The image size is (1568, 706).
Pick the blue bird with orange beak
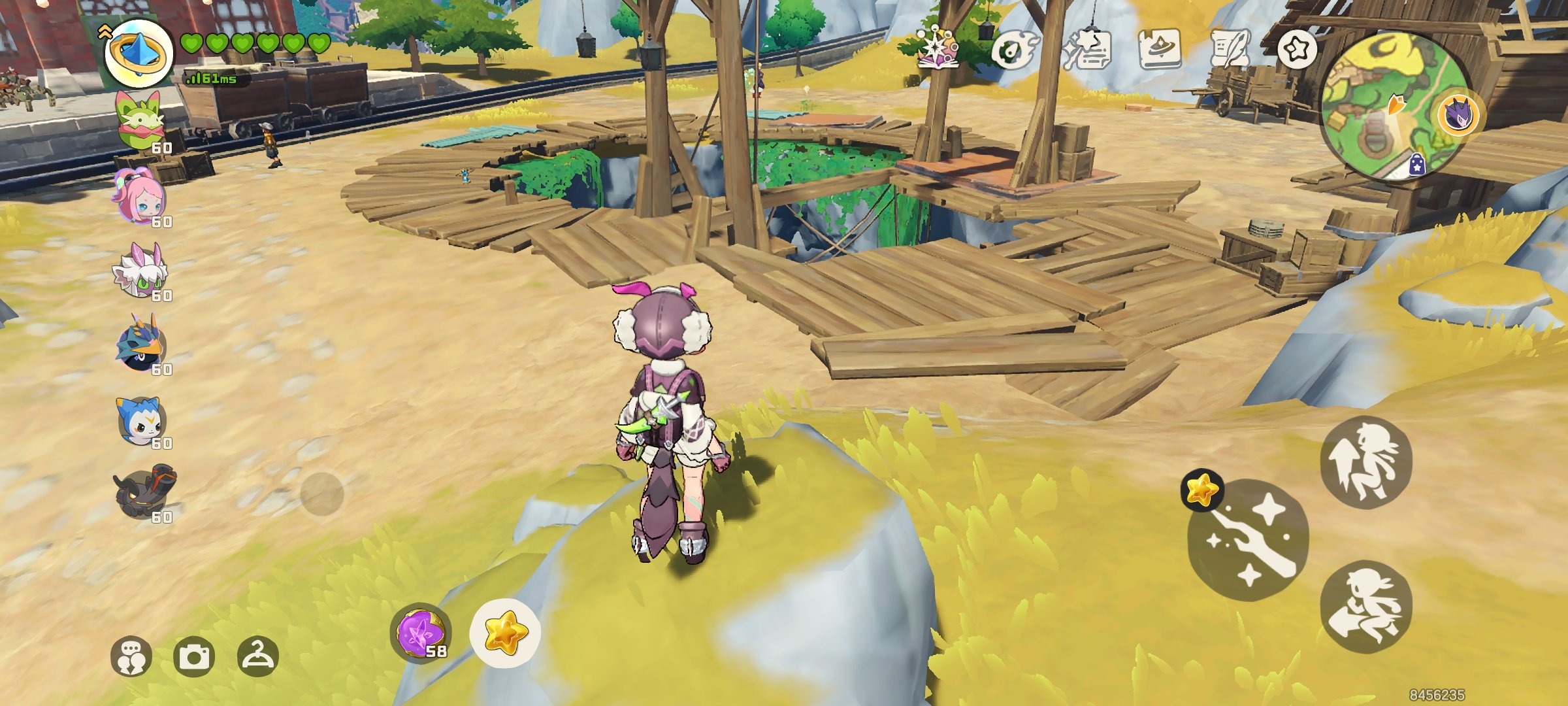click(x=140, y=344)
